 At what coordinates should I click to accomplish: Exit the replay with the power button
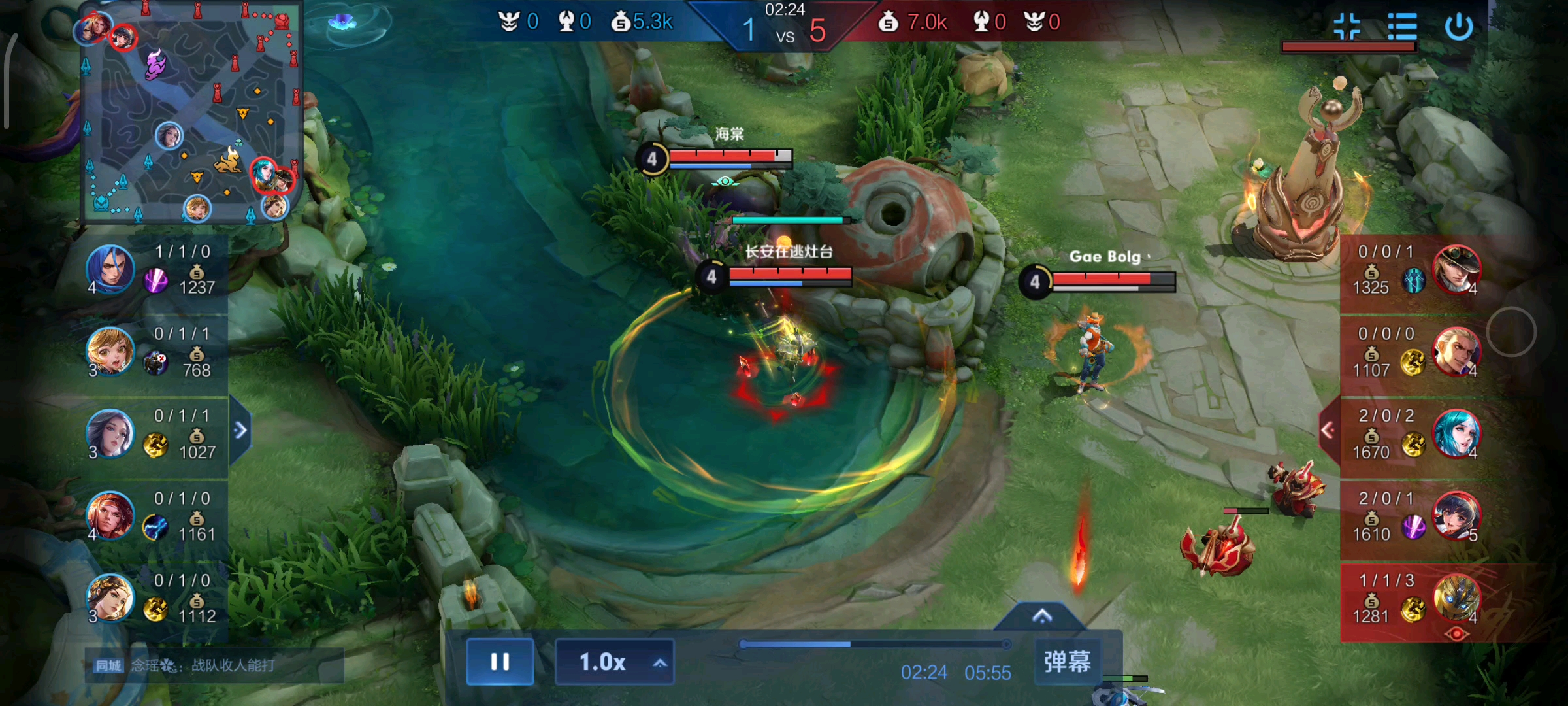point(1458,27)
